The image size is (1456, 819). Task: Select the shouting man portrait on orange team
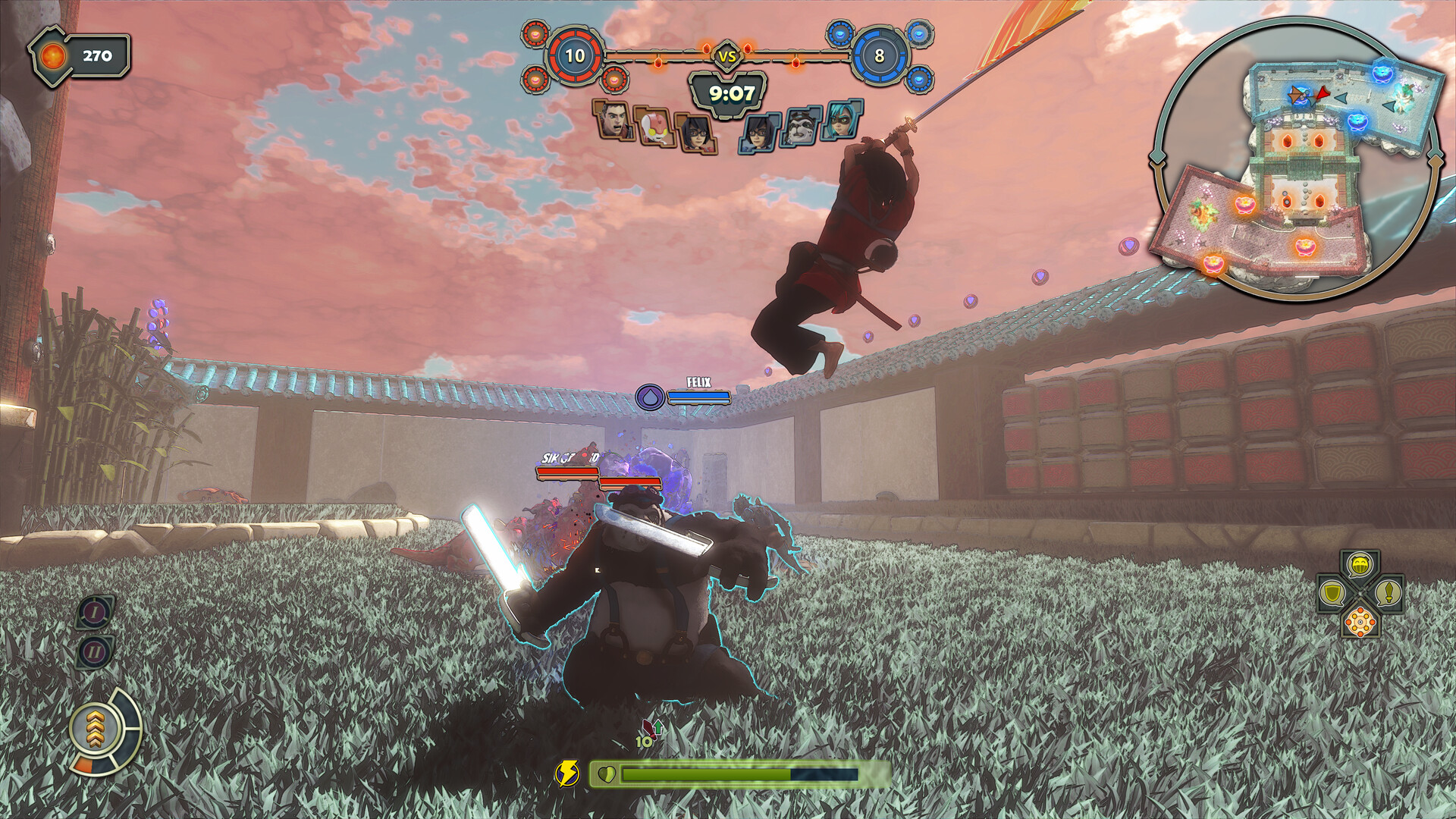pos(613,121)
